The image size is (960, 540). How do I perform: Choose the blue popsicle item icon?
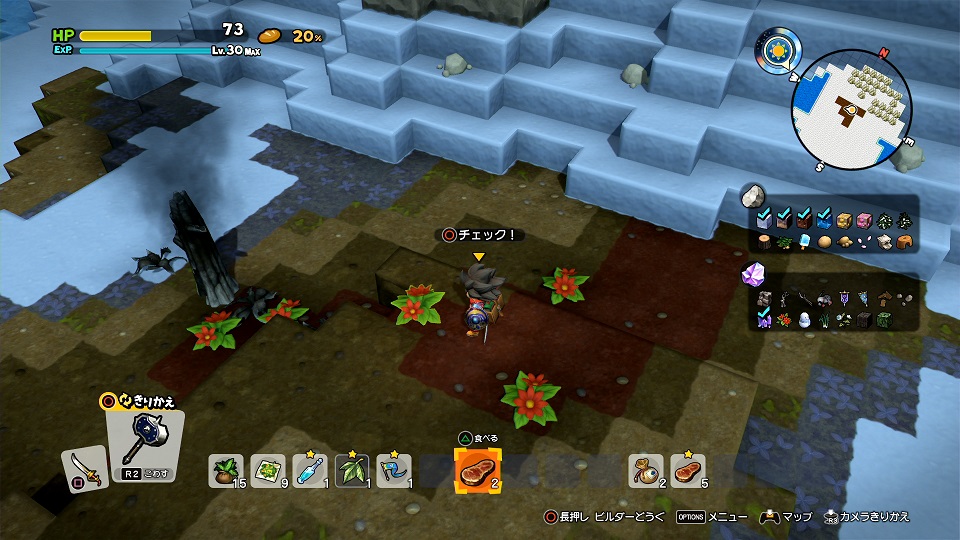(806, 242)
